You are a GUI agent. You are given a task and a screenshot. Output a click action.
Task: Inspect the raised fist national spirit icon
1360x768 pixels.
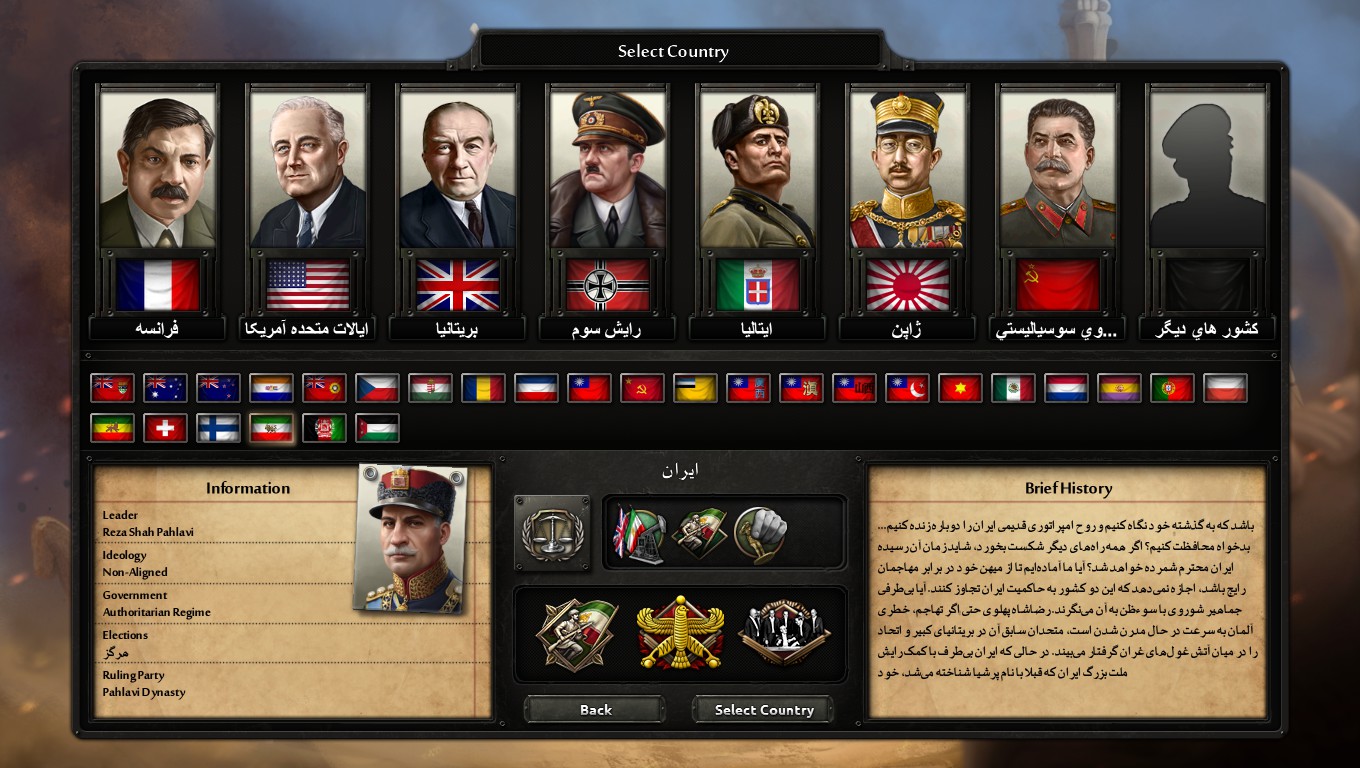tap(761, 532)
